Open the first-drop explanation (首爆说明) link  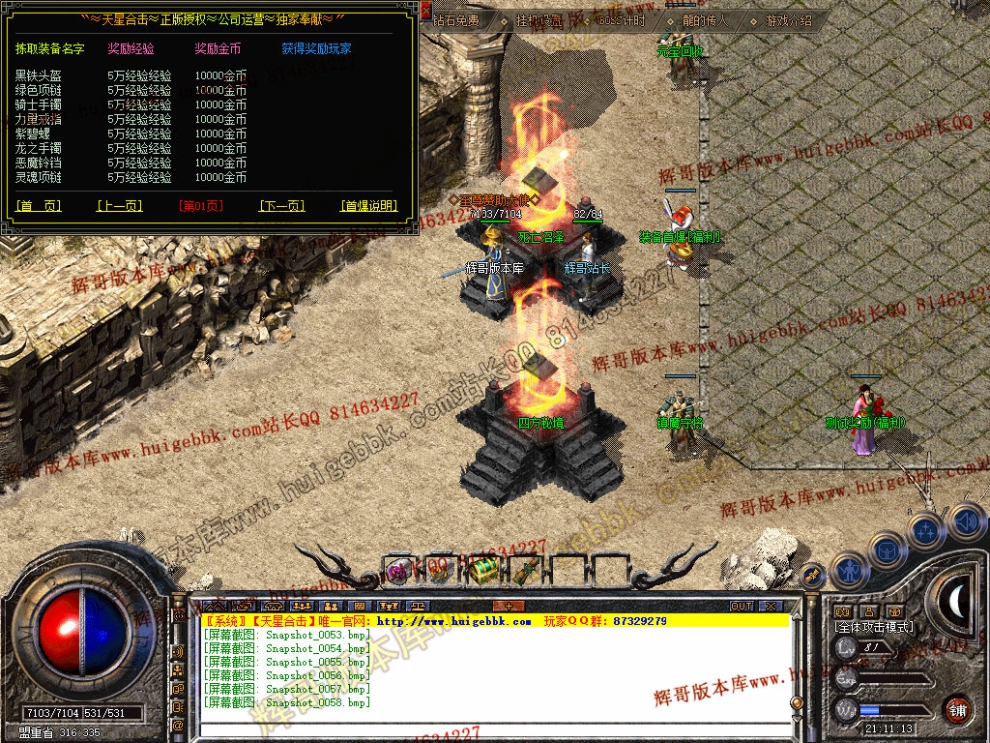pos(369,206)
